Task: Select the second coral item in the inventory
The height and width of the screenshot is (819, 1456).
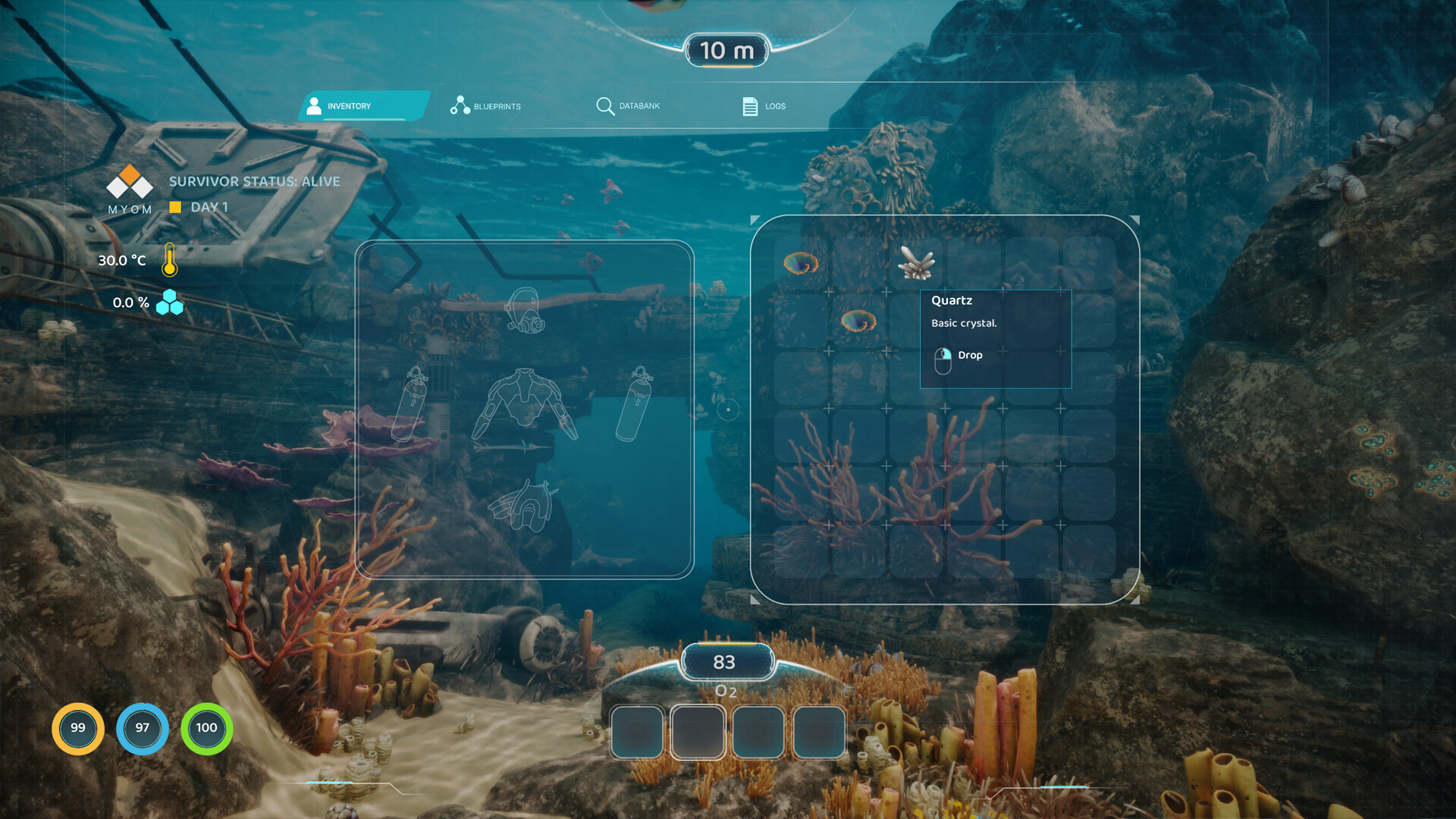Action: point(857,320)
